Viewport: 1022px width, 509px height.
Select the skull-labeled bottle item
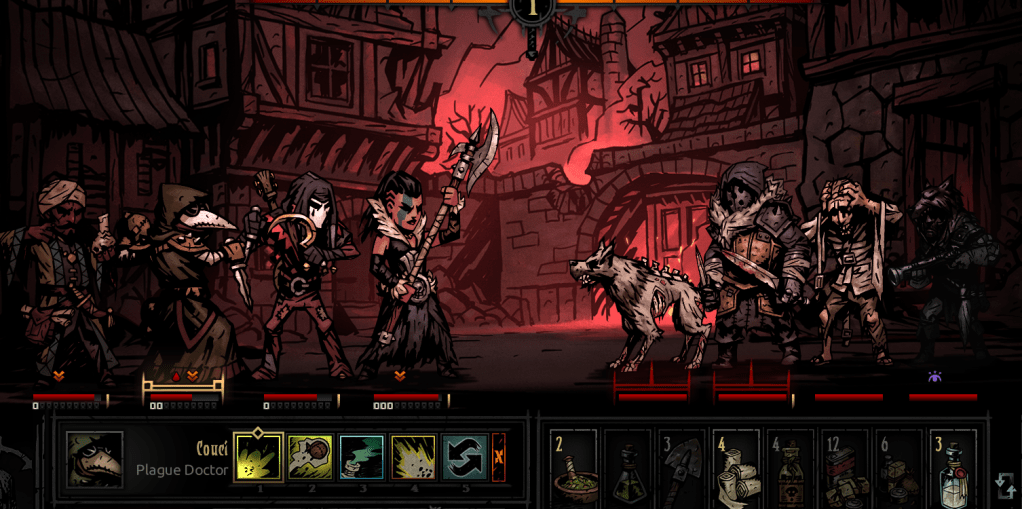790,467
